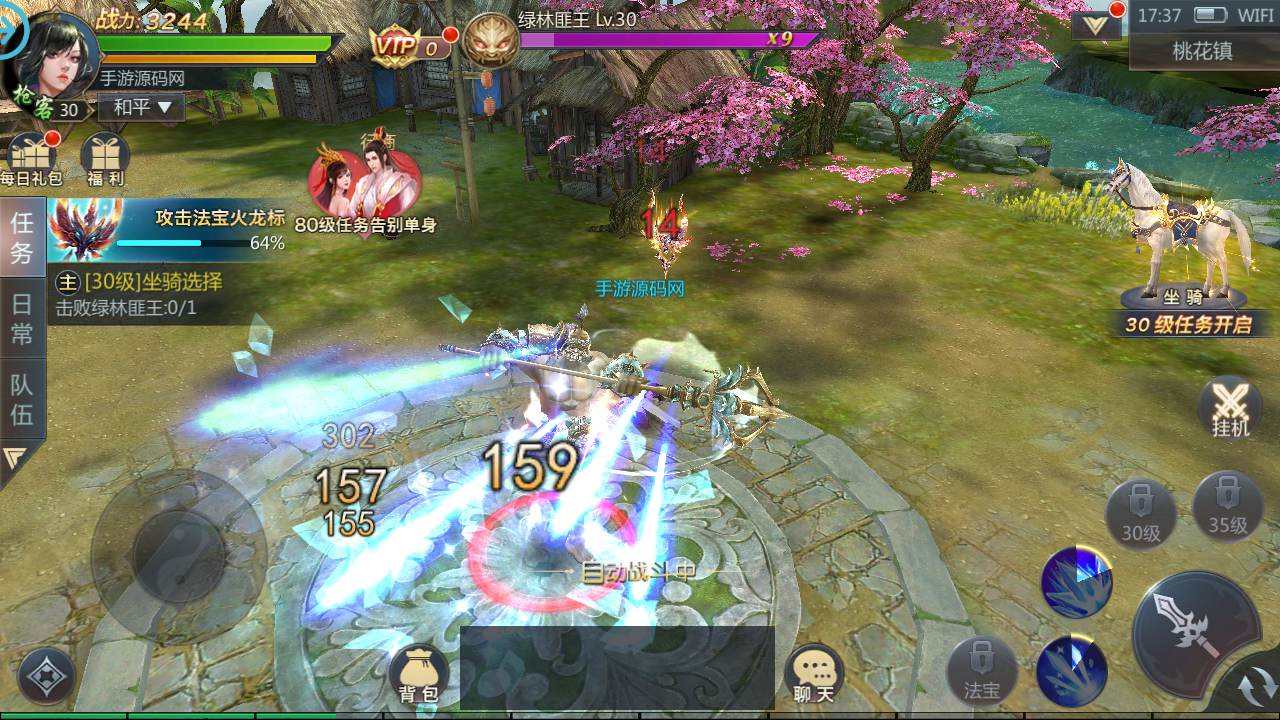Open the 攻击法宝火龙标 progress panel

click(168, 229)
